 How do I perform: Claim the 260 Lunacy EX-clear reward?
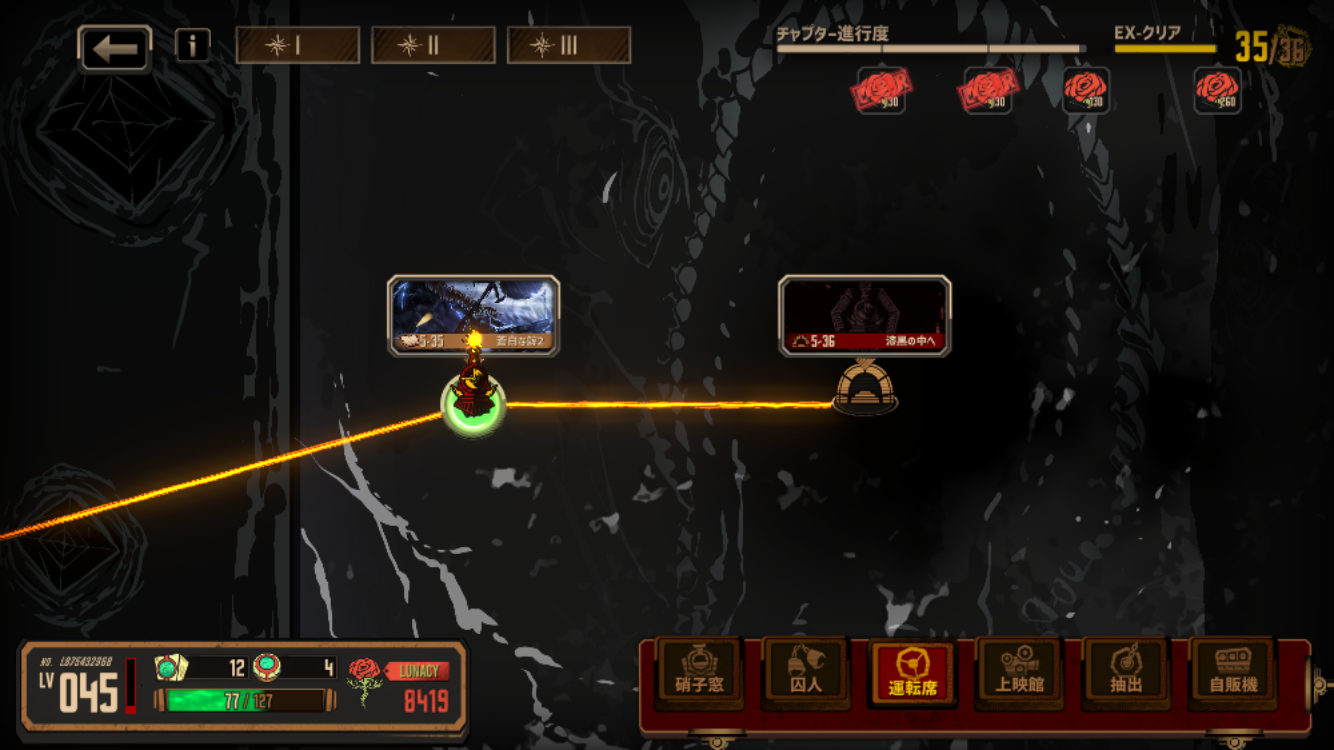point(1218,90)
